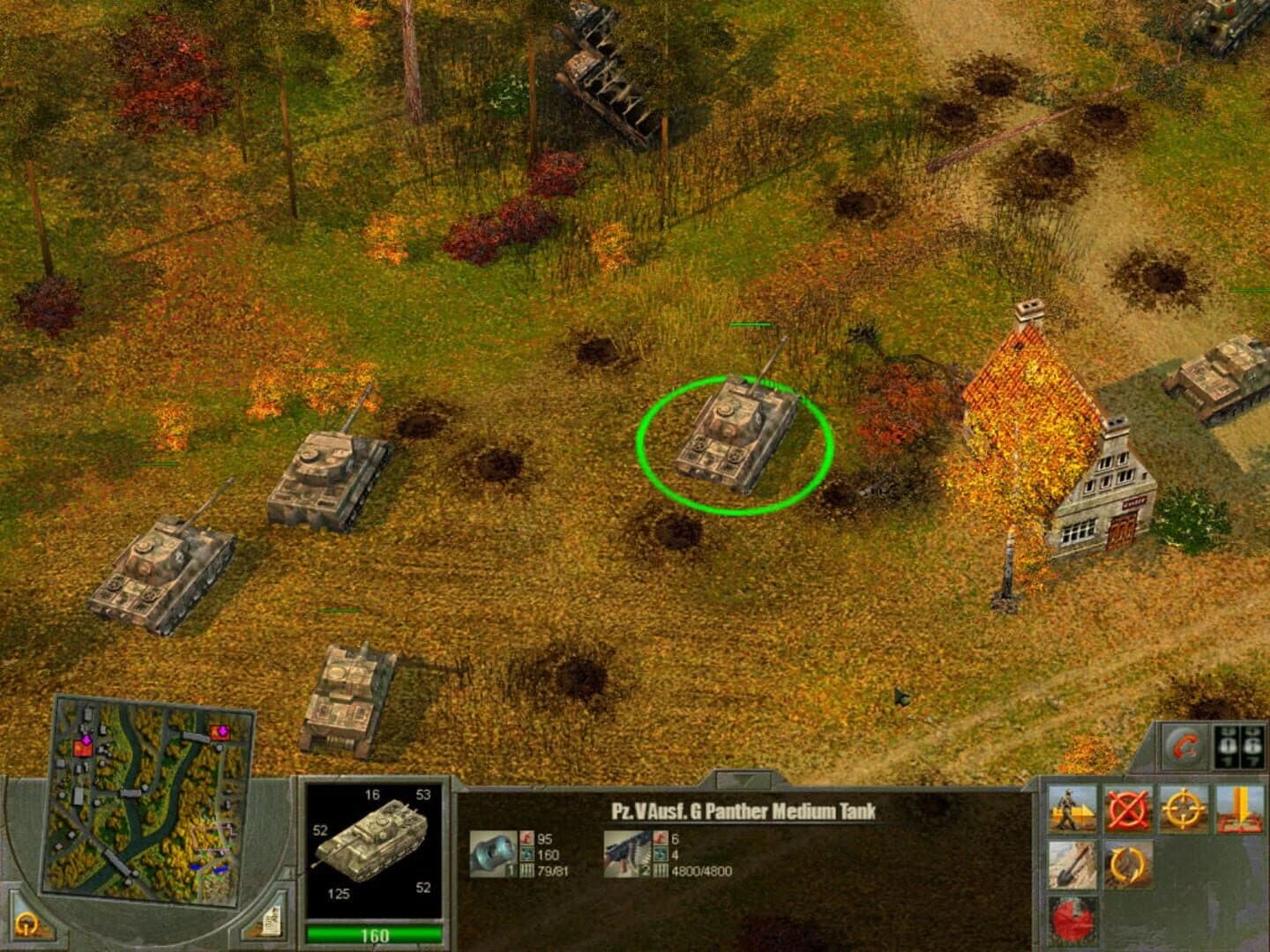Viewport: 1270px width, 952px height.
Task: Click the main cannon icon in the stats panel
Action: pyautogui.click(x=493, y=854)
